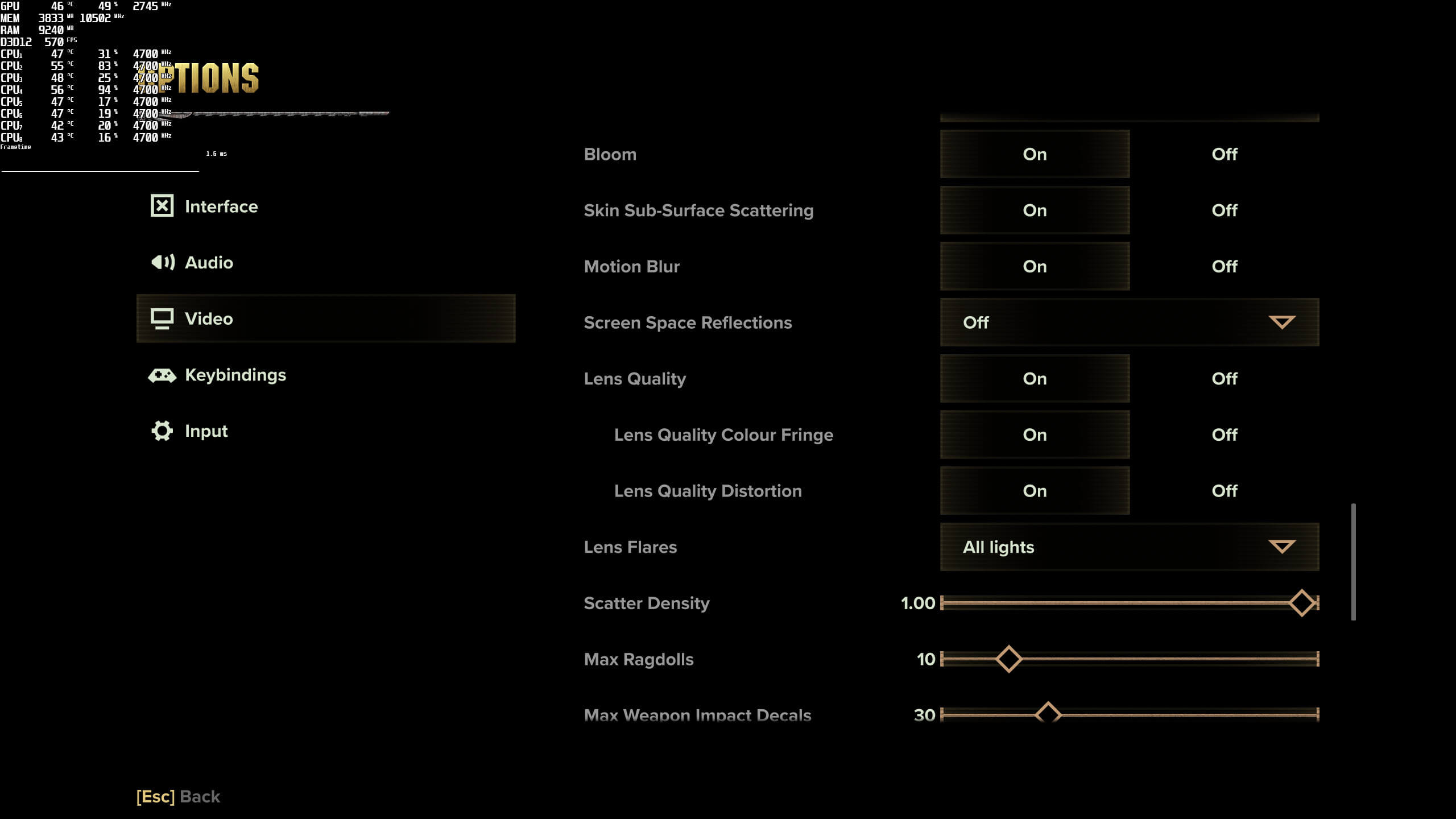
Task: Open the dropdown showing All lights
Action: [x=1129, y=547]
